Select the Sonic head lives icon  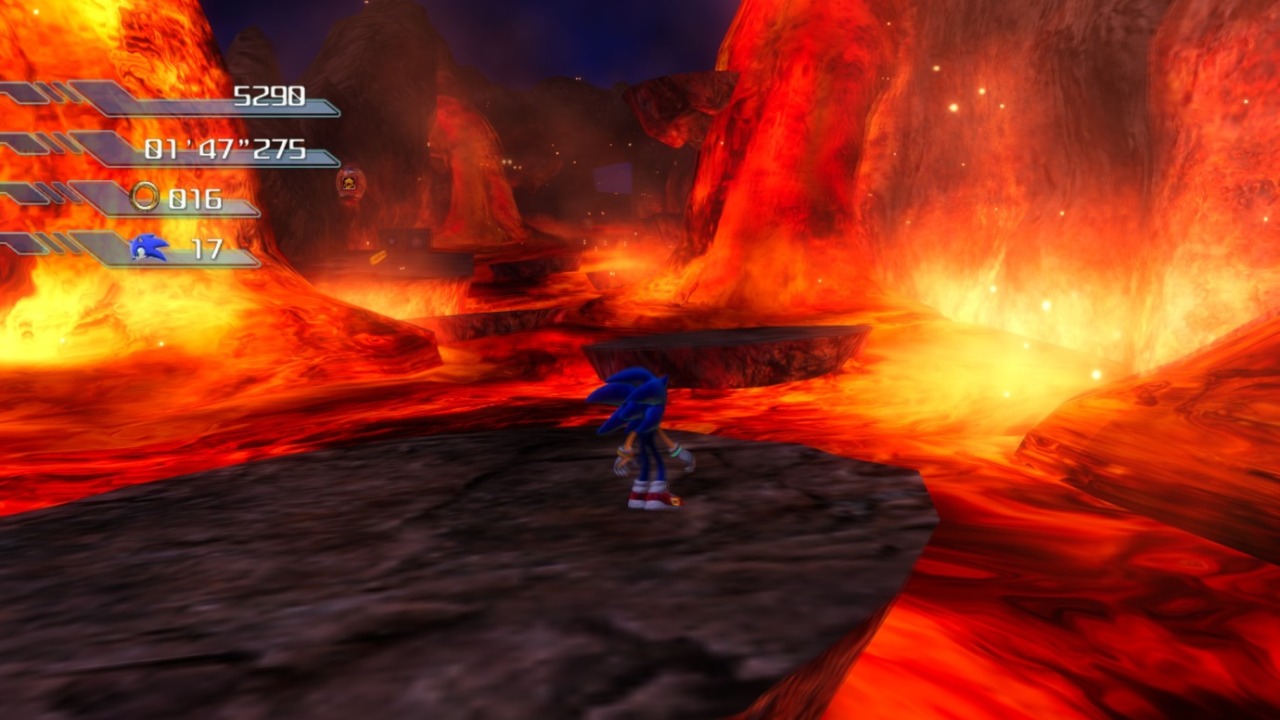click(x=148, y=247)
